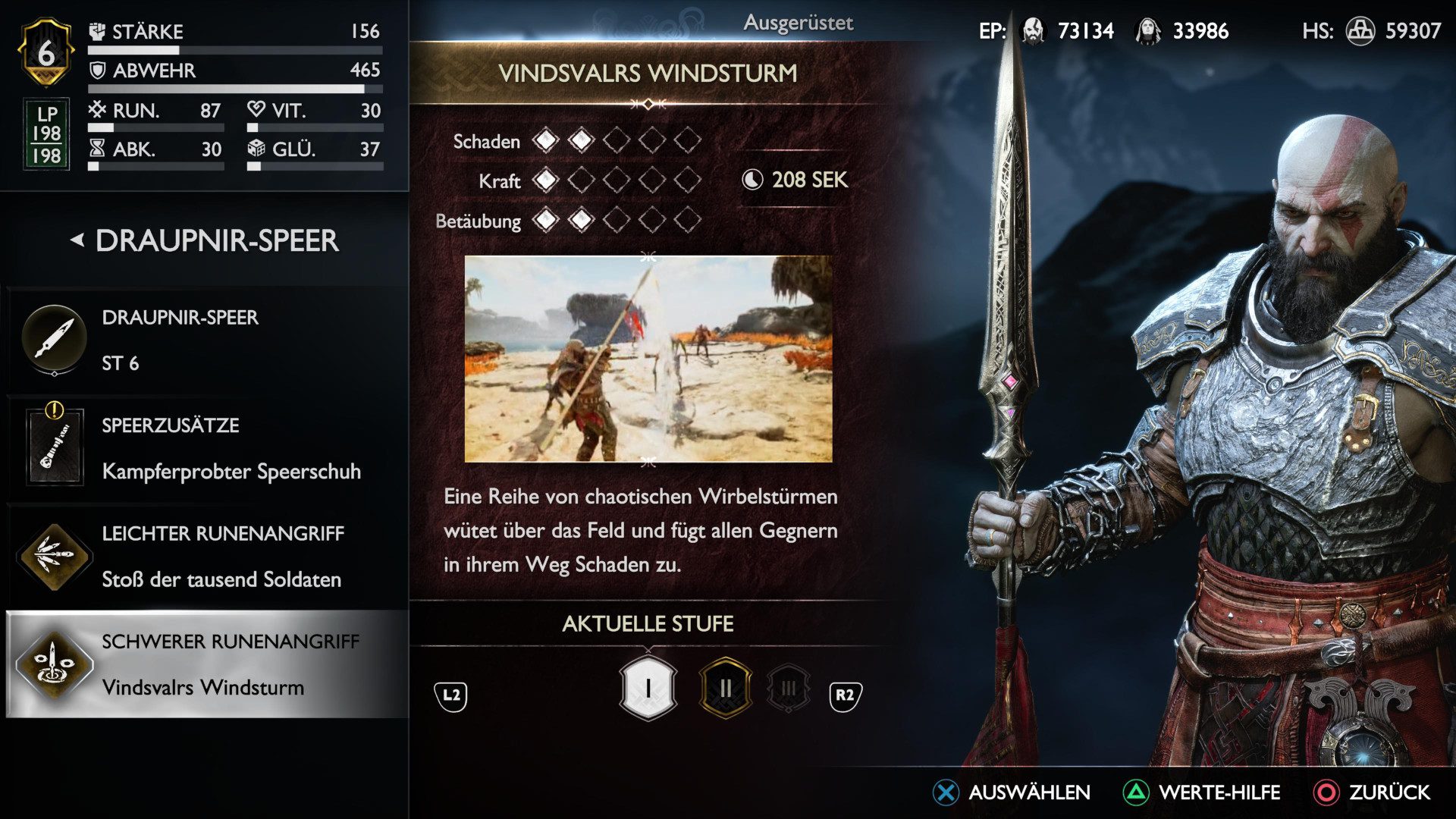Click the Ausgerüstet header tab
This screenshot has width=1456, height=819.
tap(800, 22)
